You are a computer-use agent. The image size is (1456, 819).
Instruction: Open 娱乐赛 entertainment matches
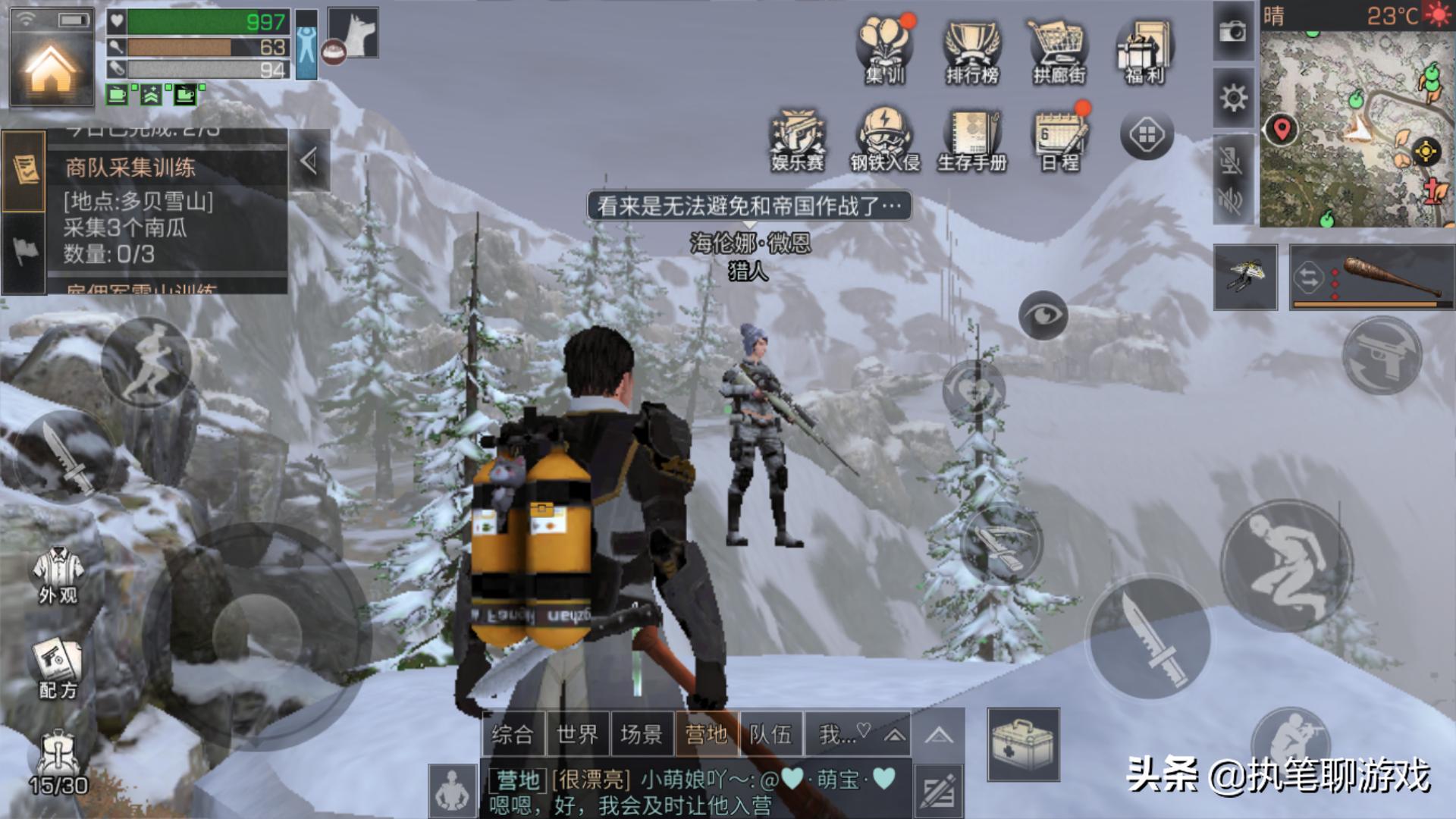798,140
